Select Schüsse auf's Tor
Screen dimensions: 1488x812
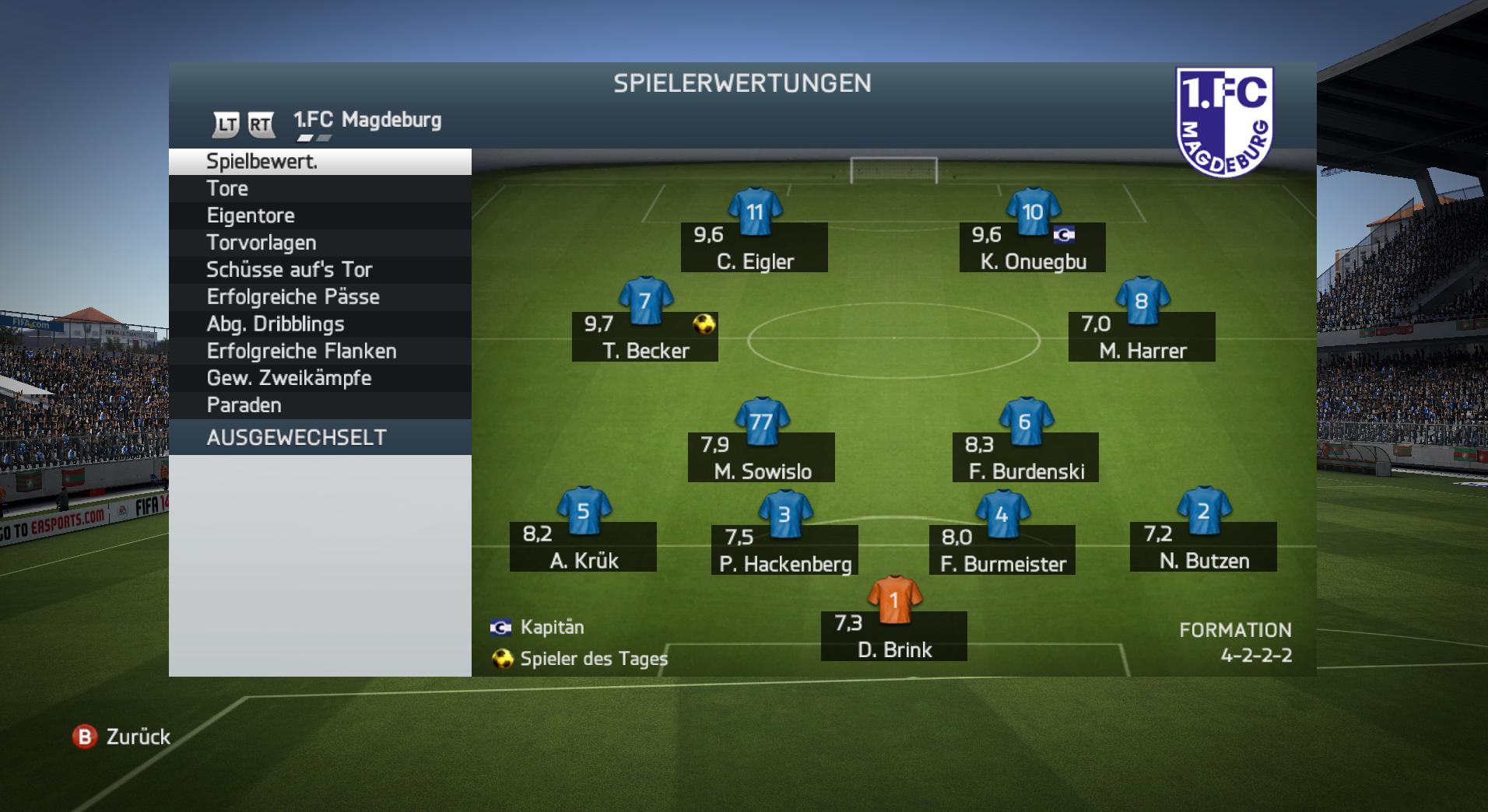[319, 270]
